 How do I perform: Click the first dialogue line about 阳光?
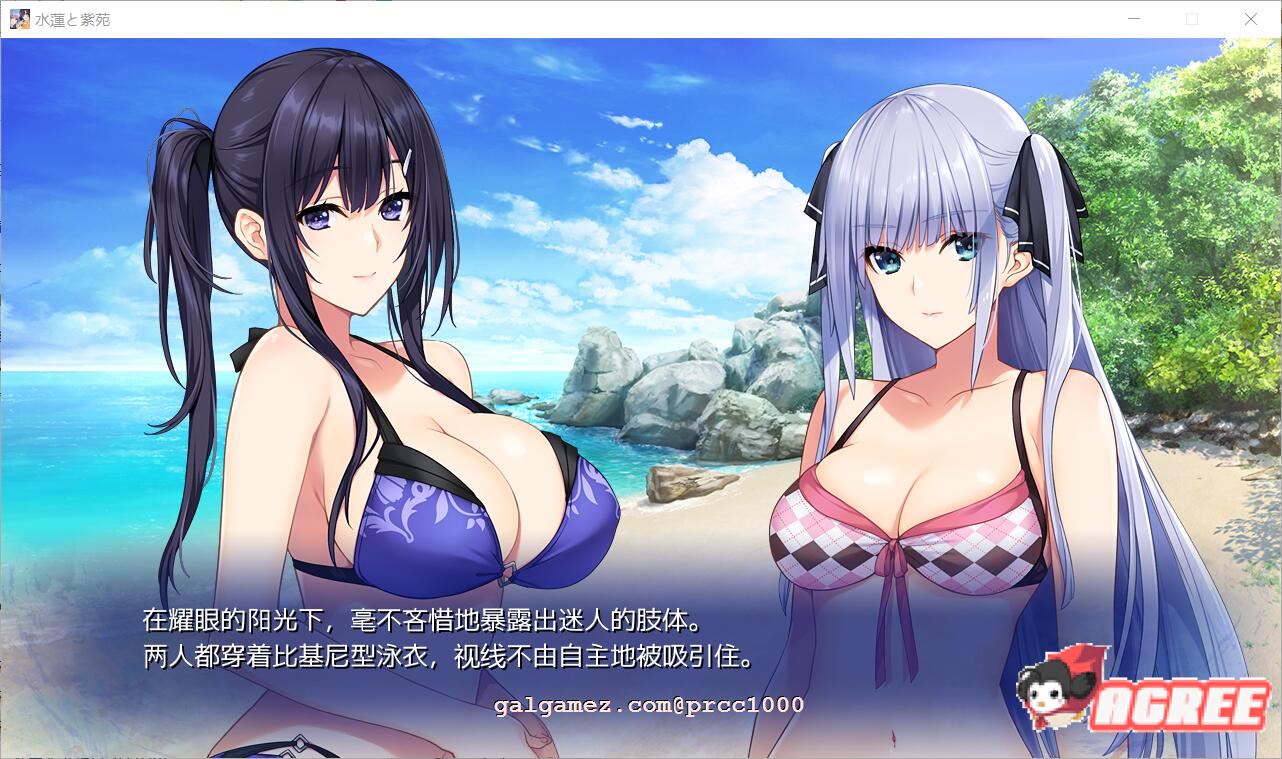pyautogui.click(x=420, y=621)
